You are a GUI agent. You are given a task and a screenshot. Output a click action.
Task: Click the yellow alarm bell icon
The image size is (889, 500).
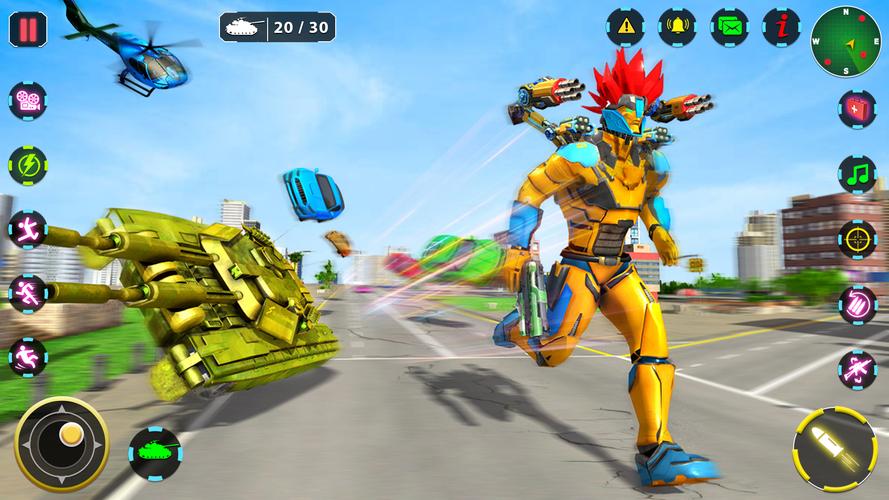tap(677, 27)
